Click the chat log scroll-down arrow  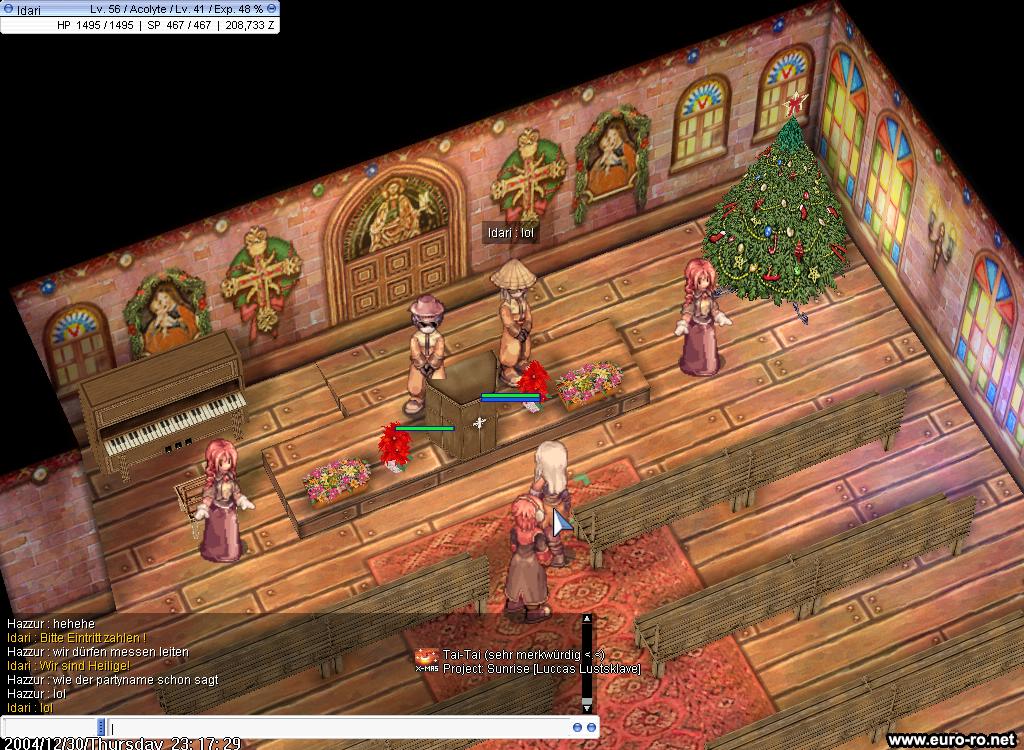click(x=588, y=706)
